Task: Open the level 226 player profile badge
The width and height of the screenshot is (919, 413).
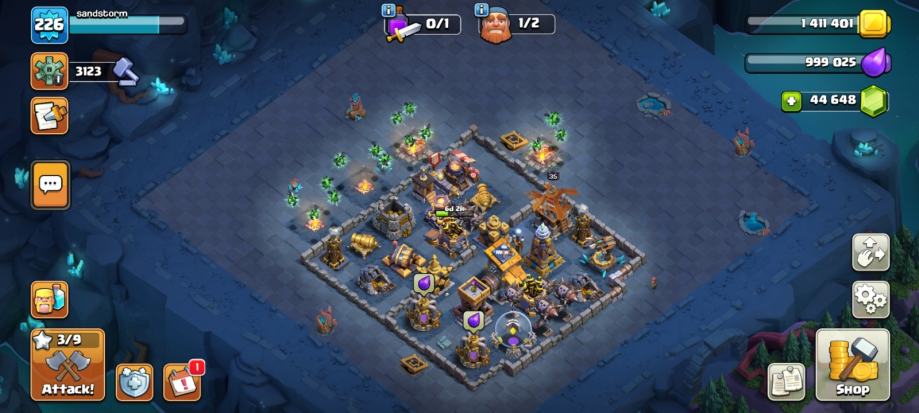Action: [x=49, y=25]
